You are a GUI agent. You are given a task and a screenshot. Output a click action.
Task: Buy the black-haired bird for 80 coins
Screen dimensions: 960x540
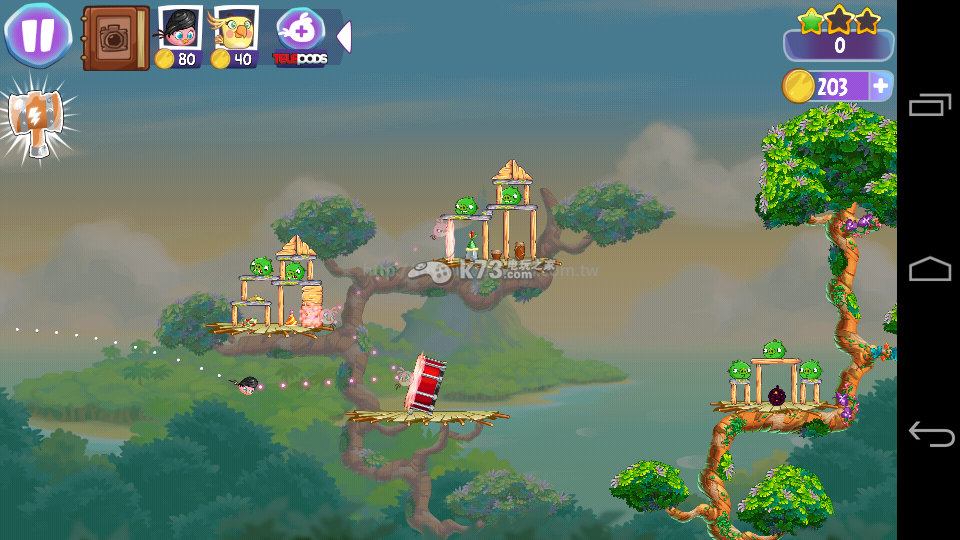tap(180, 36)
